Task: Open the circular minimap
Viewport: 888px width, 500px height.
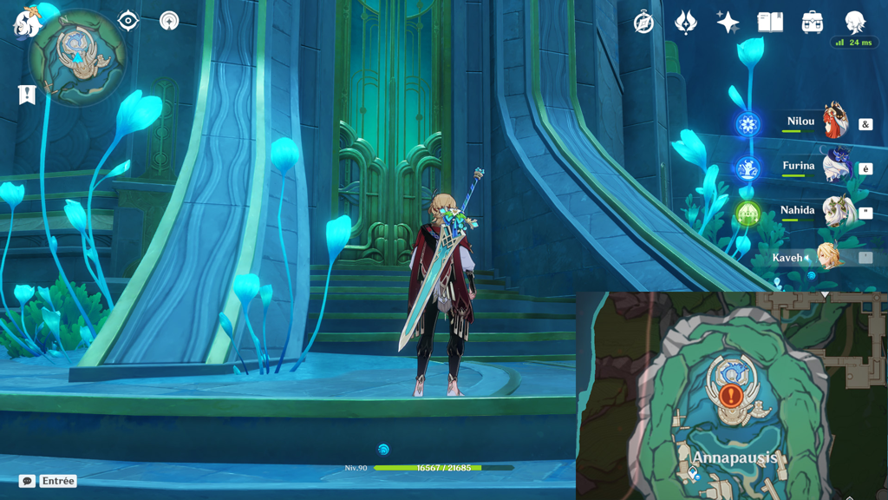Action: (78, 57)
